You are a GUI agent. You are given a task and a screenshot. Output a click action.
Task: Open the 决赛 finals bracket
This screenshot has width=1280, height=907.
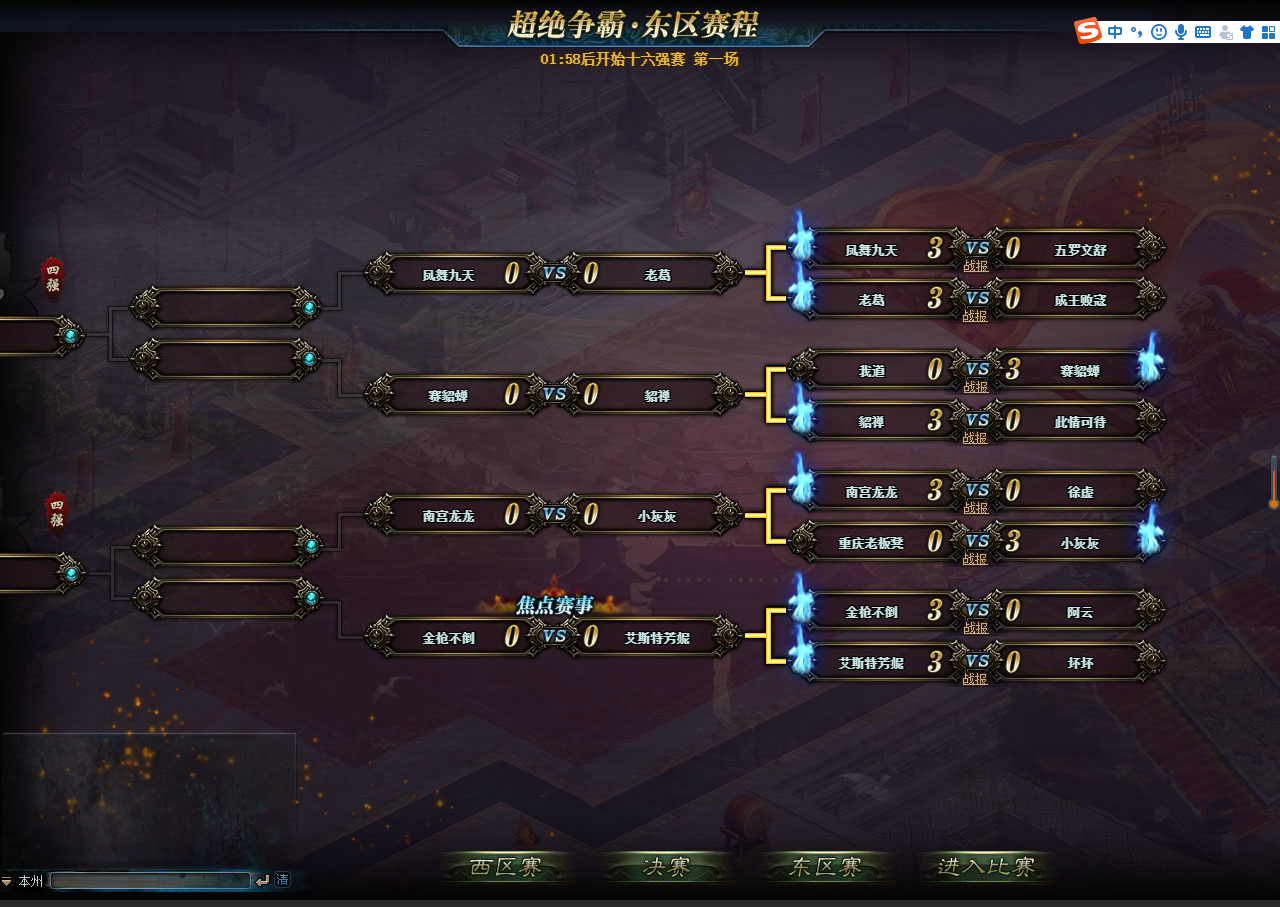tap(667, 867)
